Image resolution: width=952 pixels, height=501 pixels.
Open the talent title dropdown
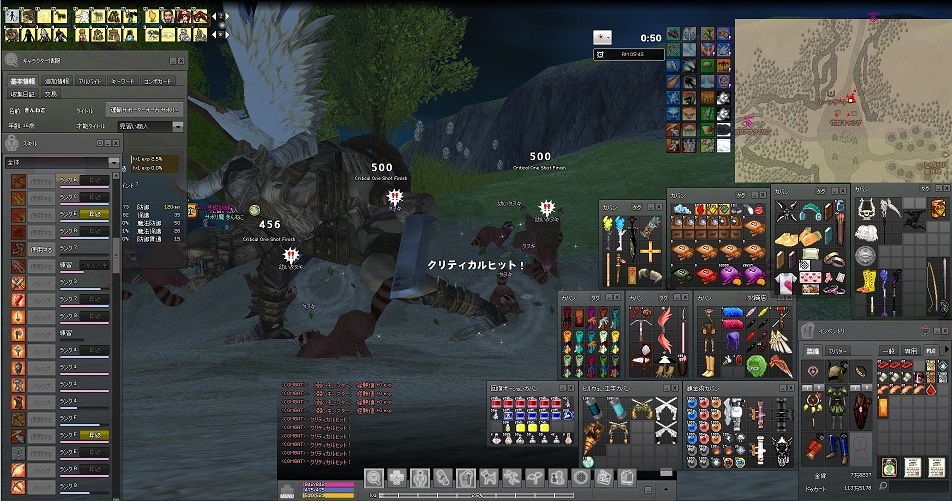[177, 127]
